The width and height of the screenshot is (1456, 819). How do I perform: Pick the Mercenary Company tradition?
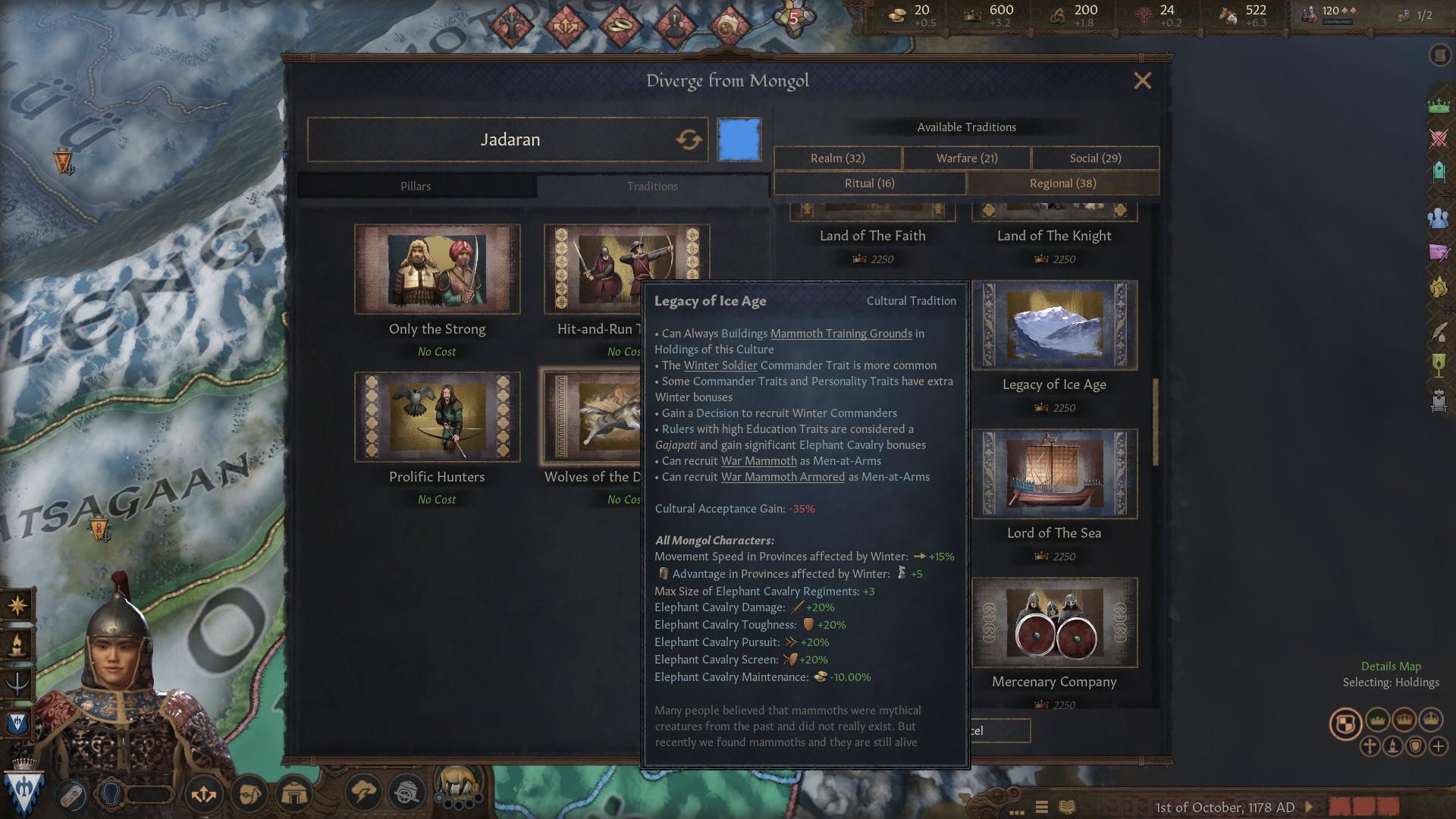tap(1054, 623)
